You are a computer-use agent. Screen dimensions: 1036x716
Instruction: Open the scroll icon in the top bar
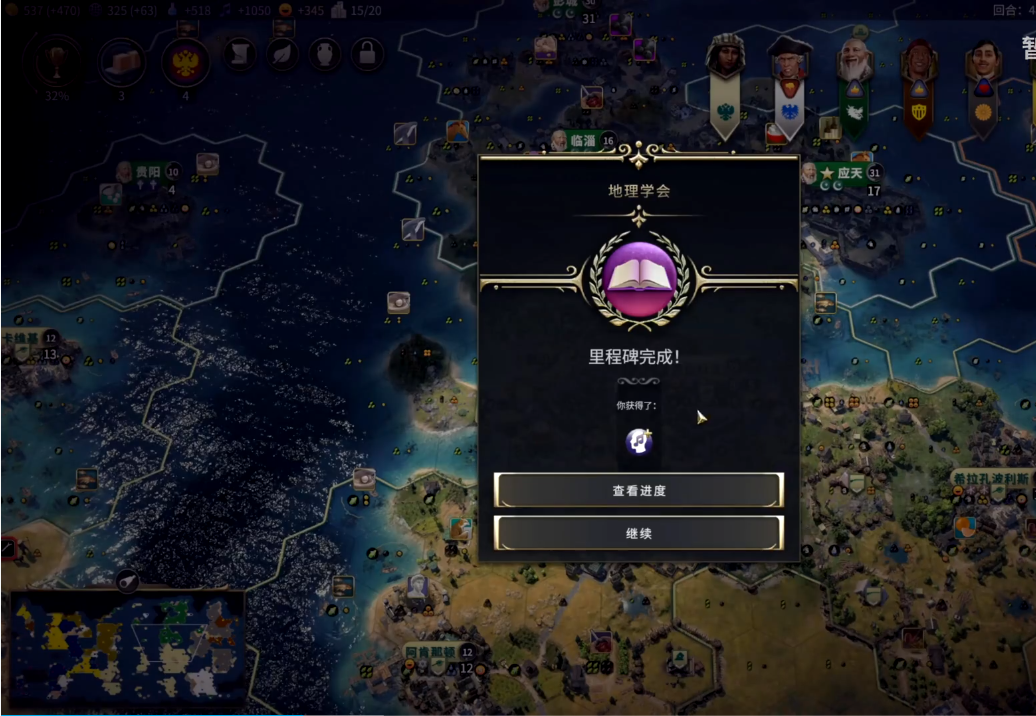[x=239, y=53]
